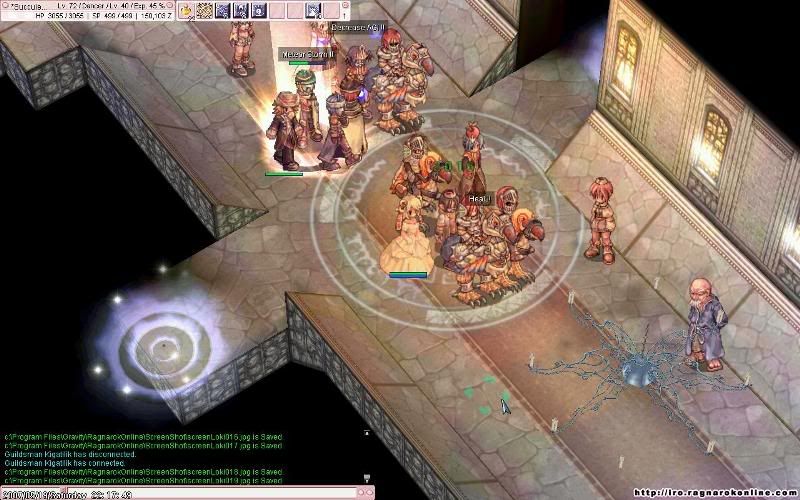Activate the last skill icon before the hotbar's end
This screenshot has height=500, width=800.
click(x=313, y=11)
